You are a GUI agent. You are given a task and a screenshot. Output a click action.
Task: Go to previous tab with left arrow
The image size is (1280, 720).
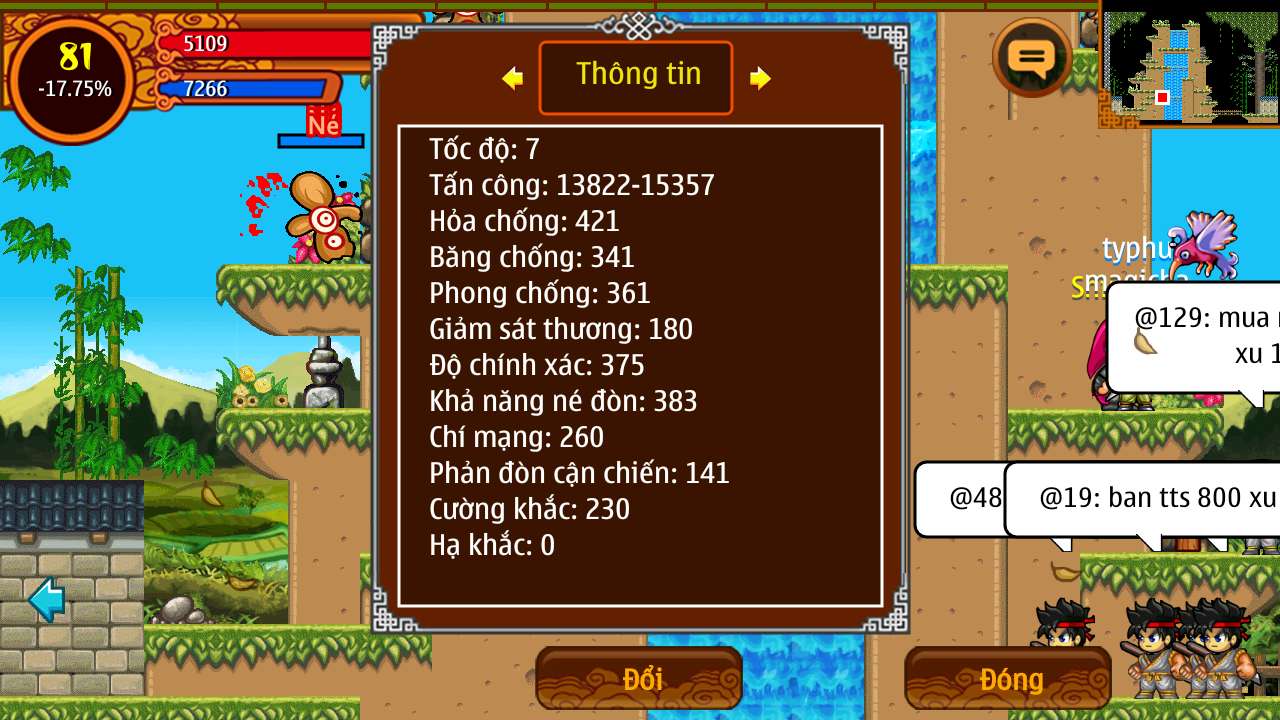click(x=513, y=78)
